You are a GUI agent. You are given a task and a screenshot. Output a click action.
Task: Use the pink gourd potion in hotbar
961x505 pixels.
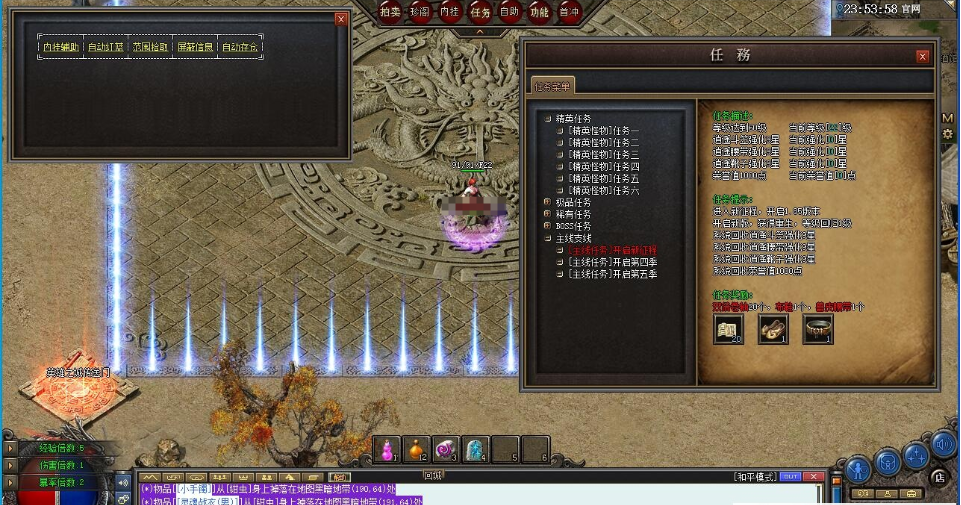387,450
